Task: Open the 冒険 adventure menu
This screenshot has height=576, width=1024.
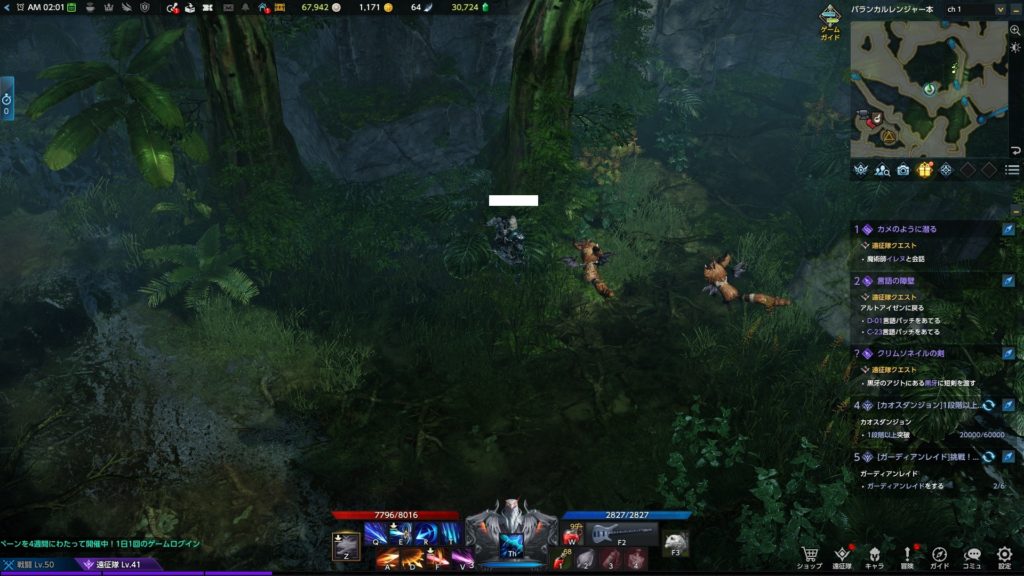Action: pyautogui.click(x=907, y=555)
